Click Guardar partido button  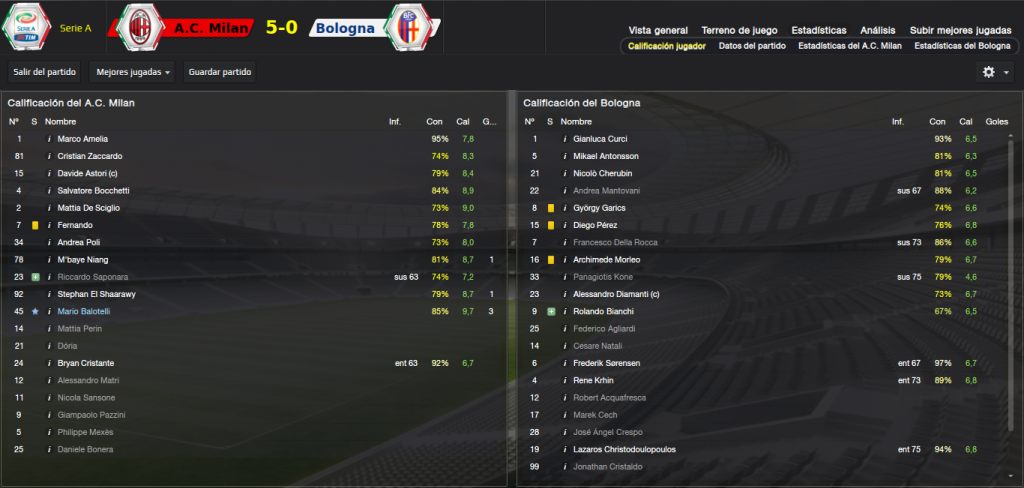pyautogui.click(x=220, y=72)
